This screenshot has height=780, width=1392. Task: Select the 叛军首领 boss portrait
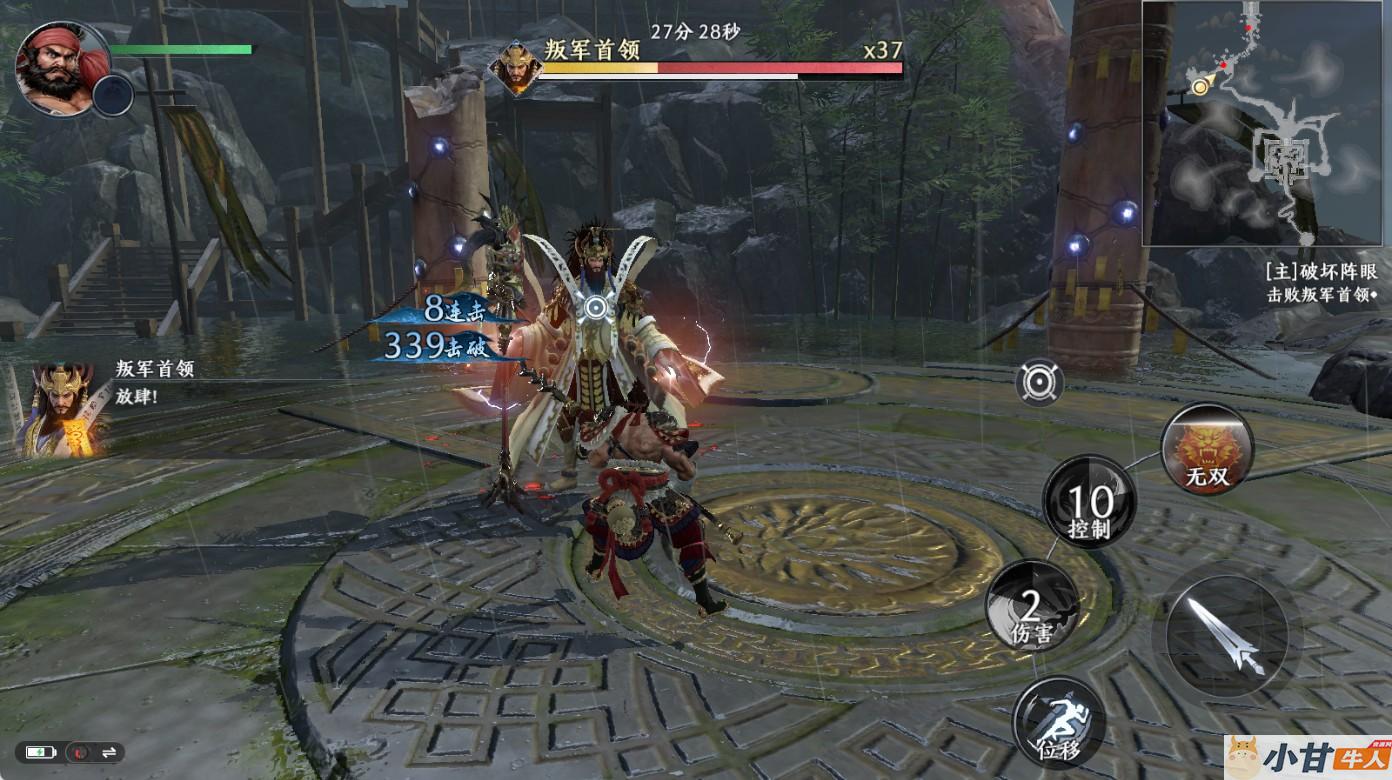coord(515,68)
